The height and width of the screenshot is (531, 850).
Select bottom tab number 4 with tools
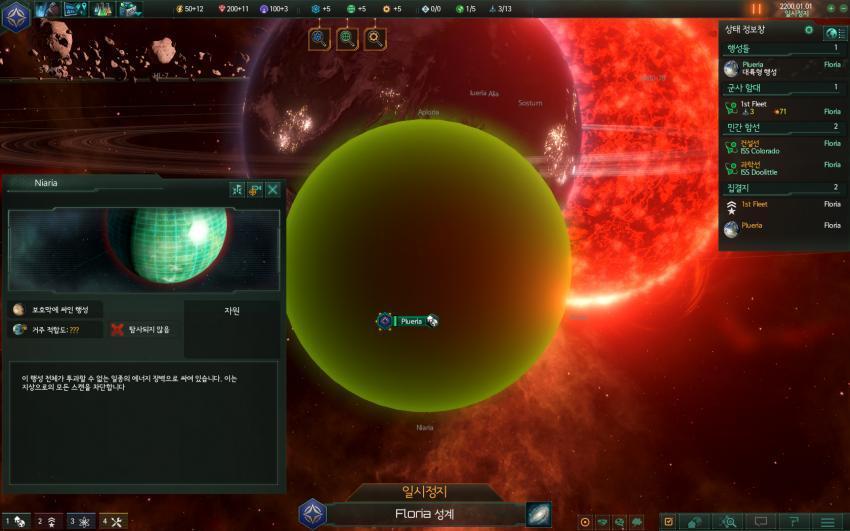pos(112,522)
